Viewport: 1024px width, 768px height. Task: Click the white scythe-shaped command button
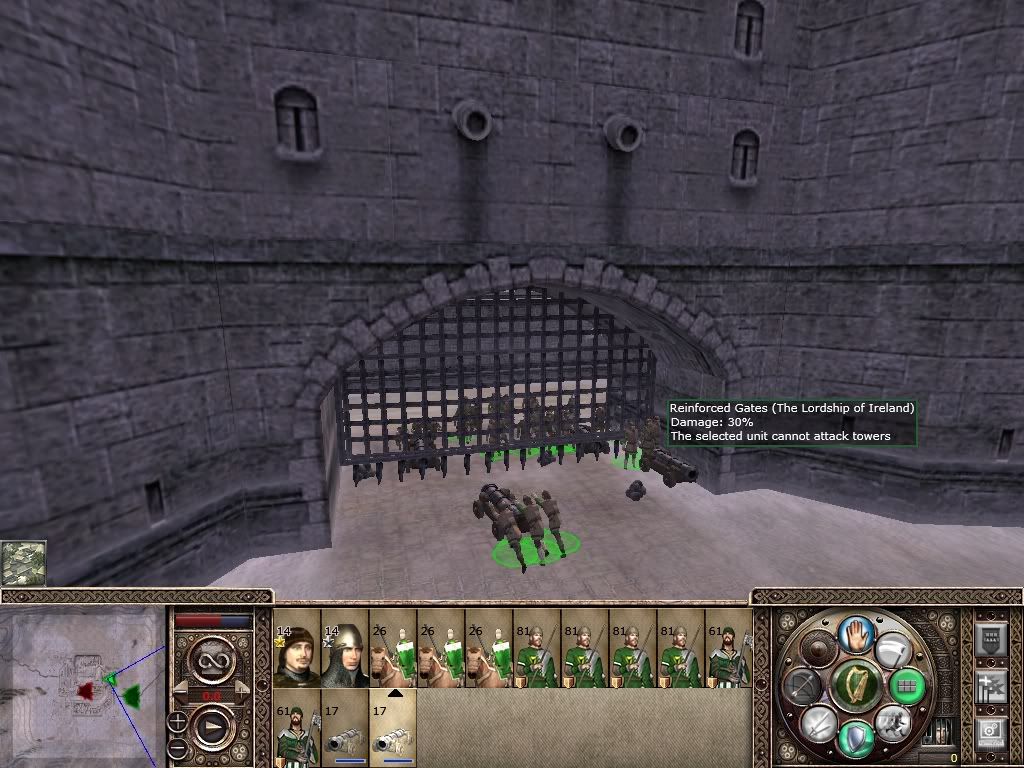point(892,651)
